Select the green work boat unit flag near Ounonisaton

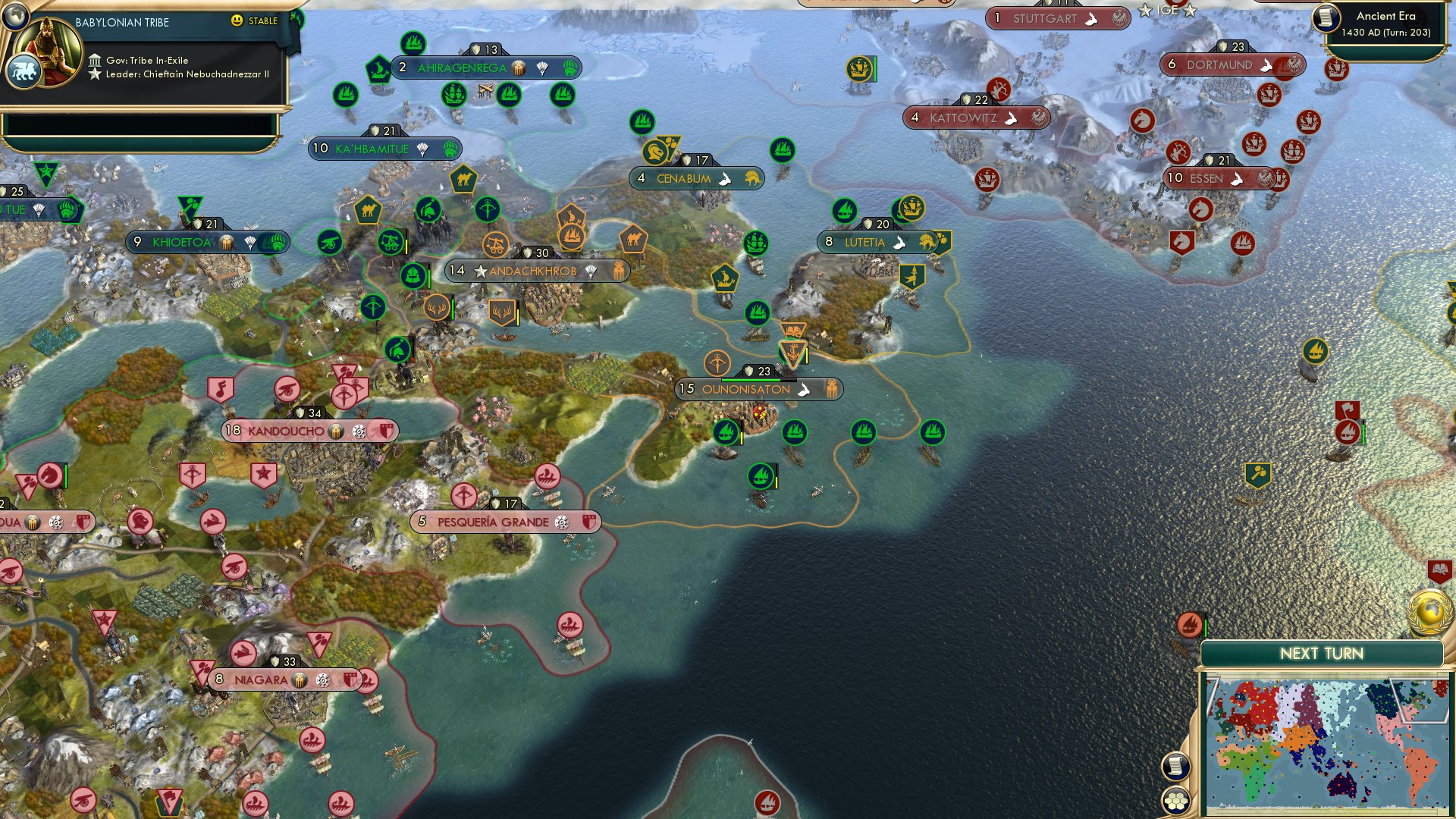[x=725, y=432]
